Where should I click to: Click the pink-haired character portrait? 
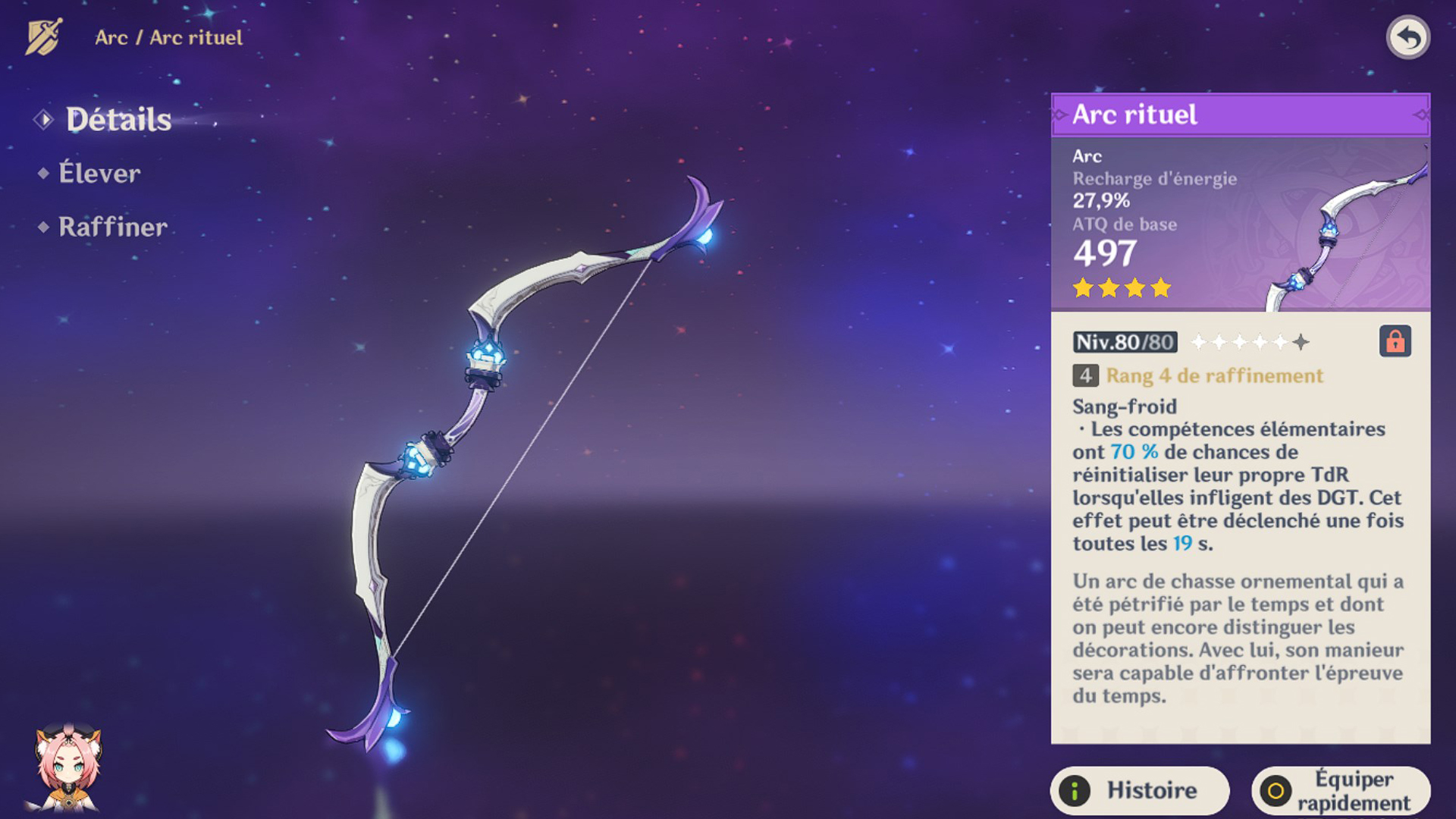pyautogui.click(x=67, y=767)
